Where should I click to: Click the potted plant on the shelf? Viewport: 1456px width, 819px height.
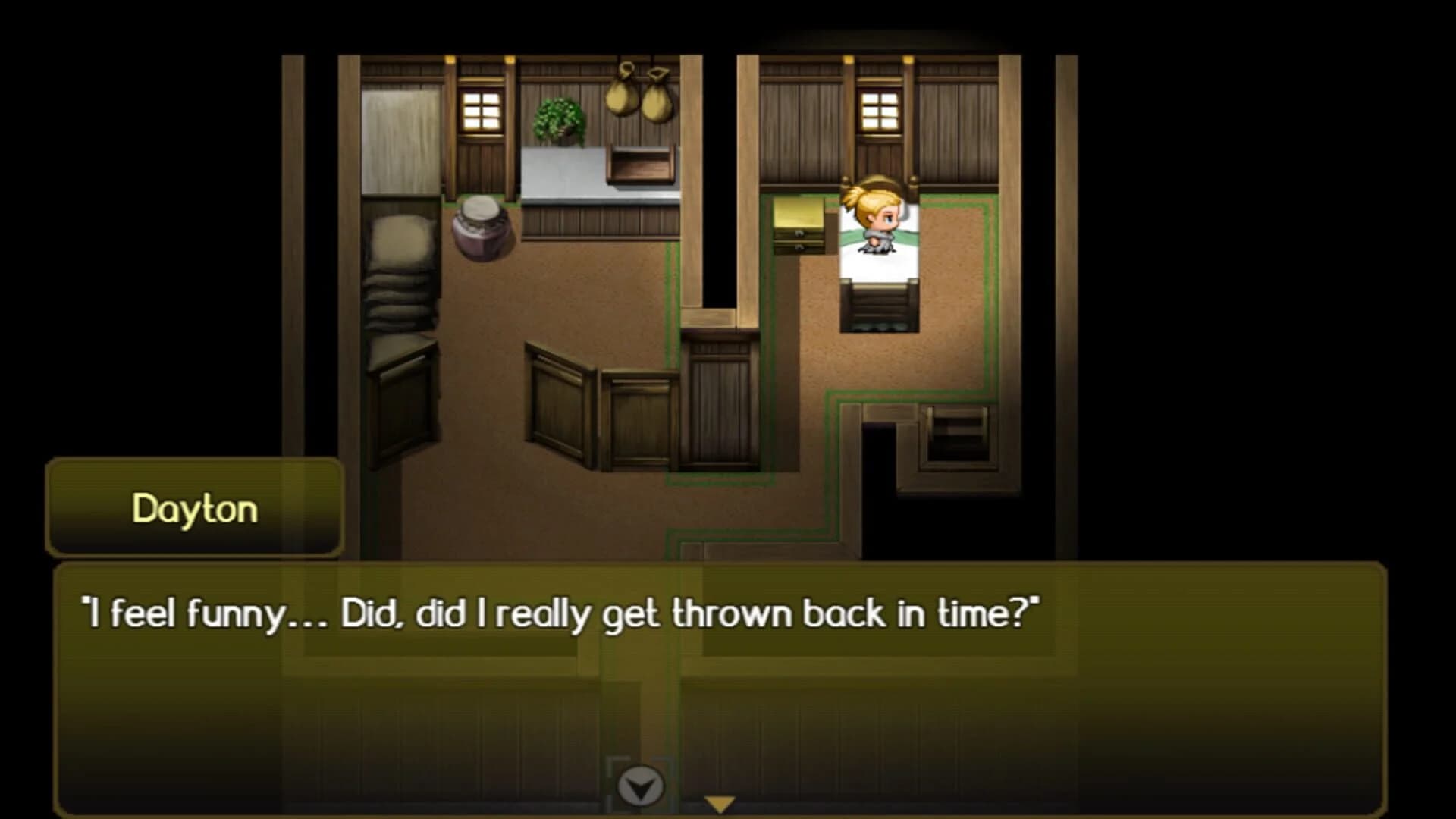click(x=559, y=121)
